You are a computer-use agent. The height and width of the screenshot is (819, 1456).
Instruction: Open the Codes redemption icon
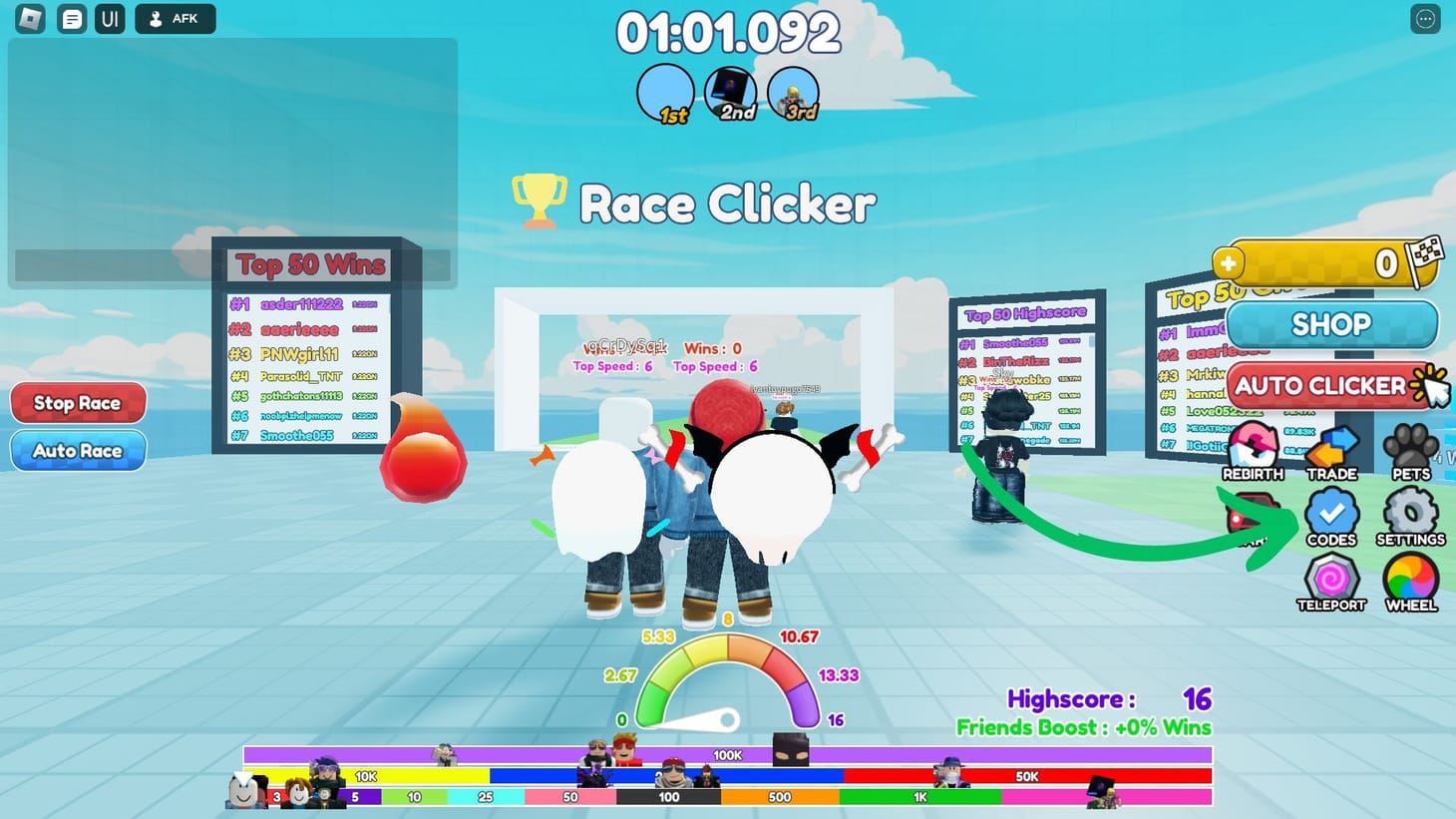[1332, 515]
